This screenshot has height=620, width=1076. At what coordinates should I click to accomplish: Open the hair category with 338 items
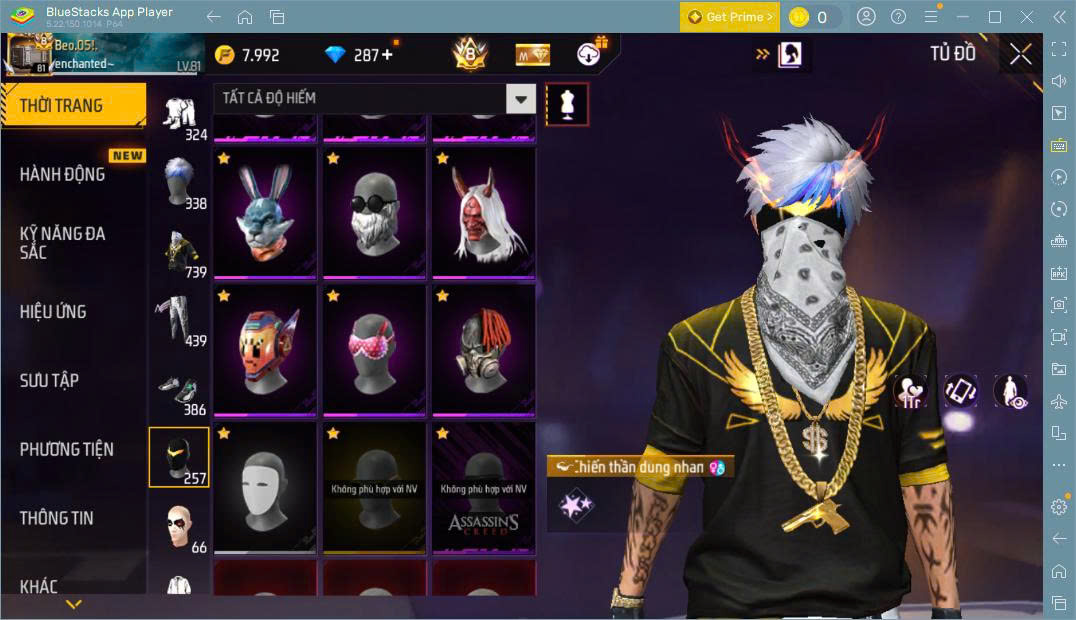[180, 183]
